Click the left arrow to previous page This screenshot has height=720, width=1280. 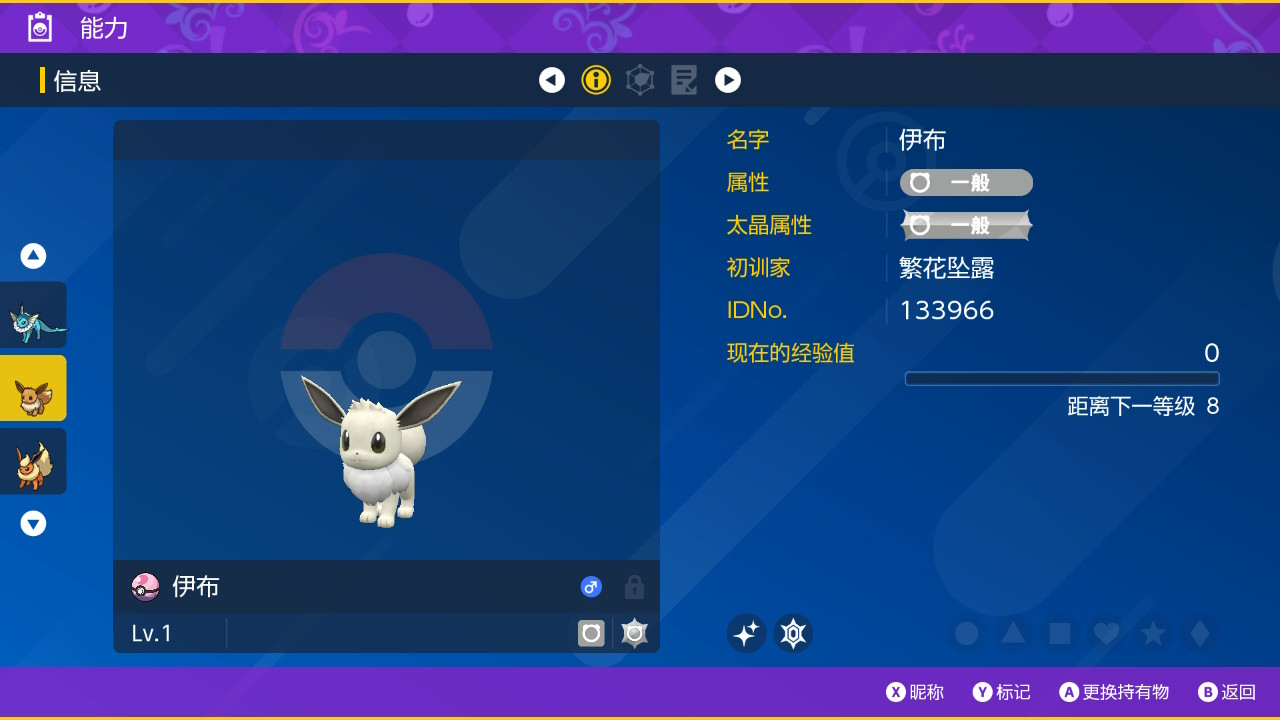coord(552,80)
